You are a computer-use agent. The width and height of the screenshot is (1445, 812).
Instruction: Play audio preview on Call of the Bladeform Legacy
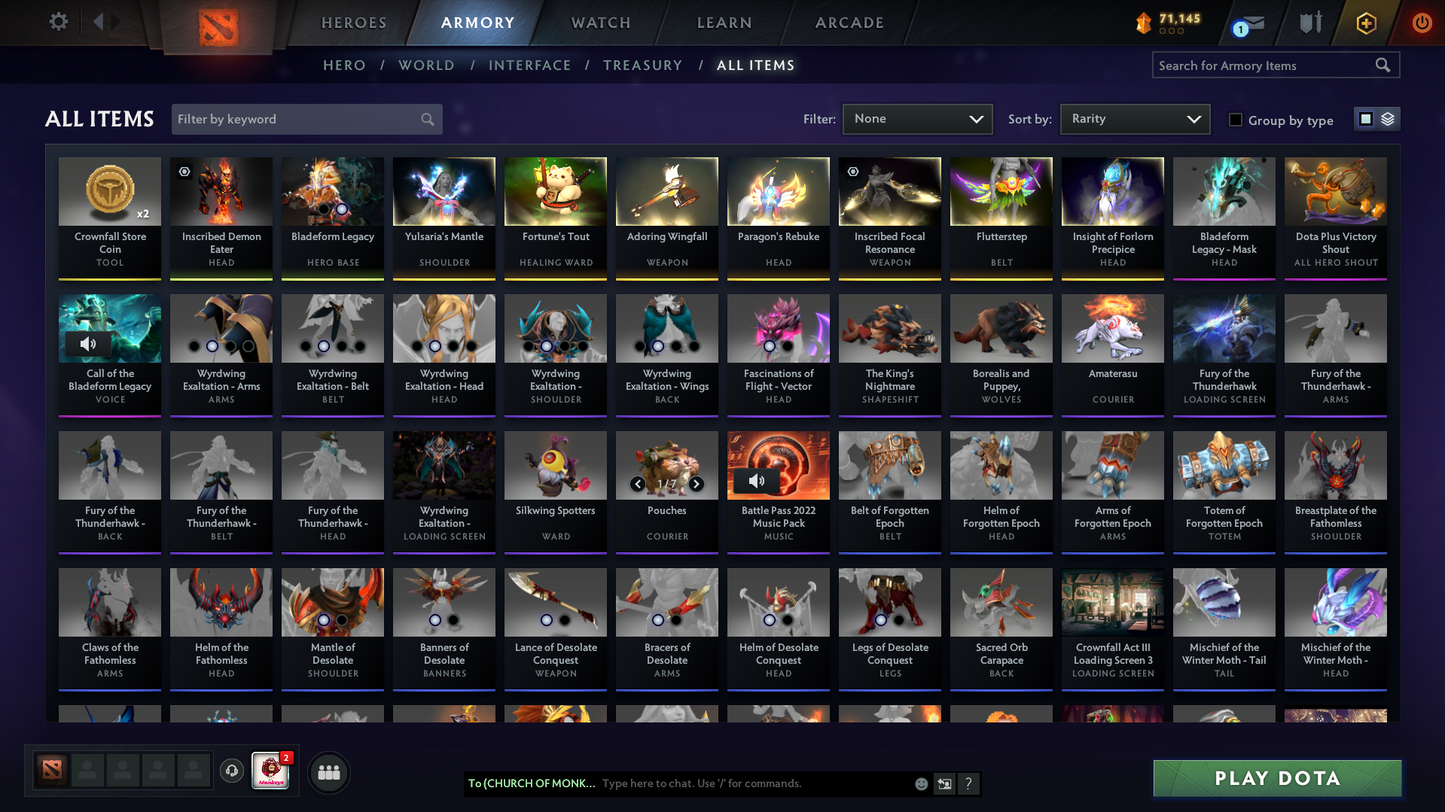click(88, 344)
